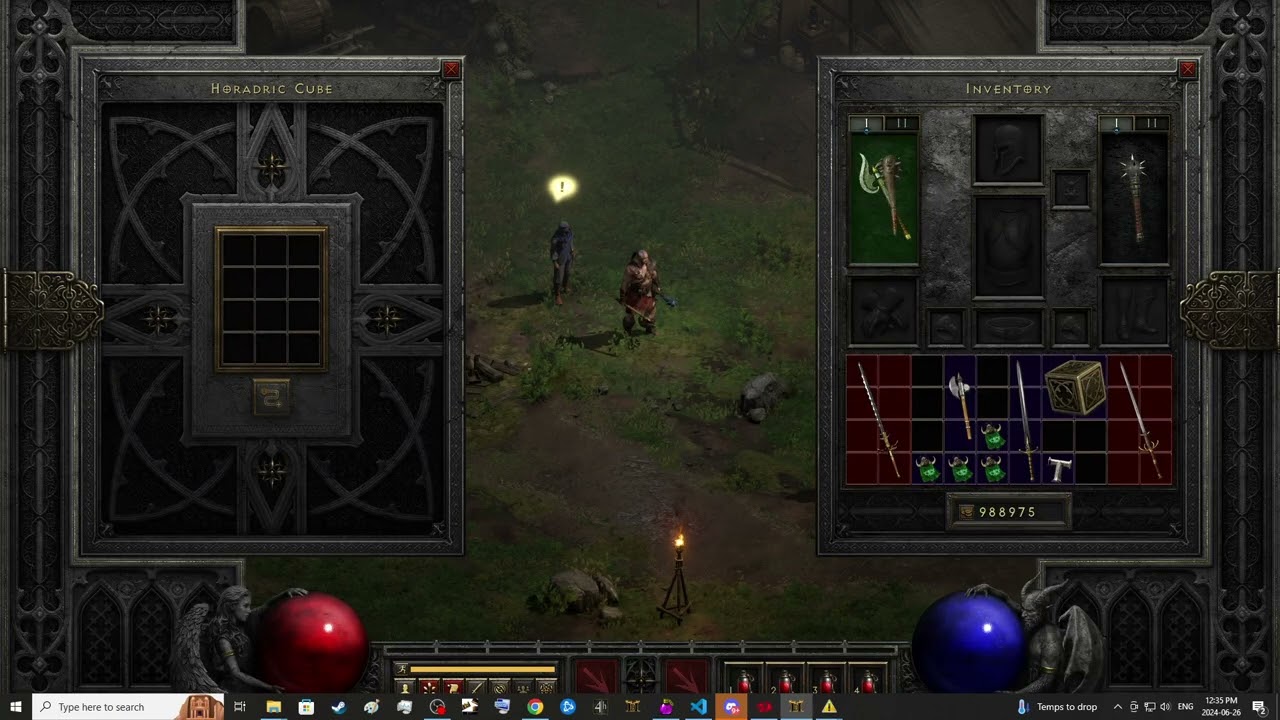The image size is (1280, 720).
Task: Close the Horadric Cube window
Action: (451, 69)
